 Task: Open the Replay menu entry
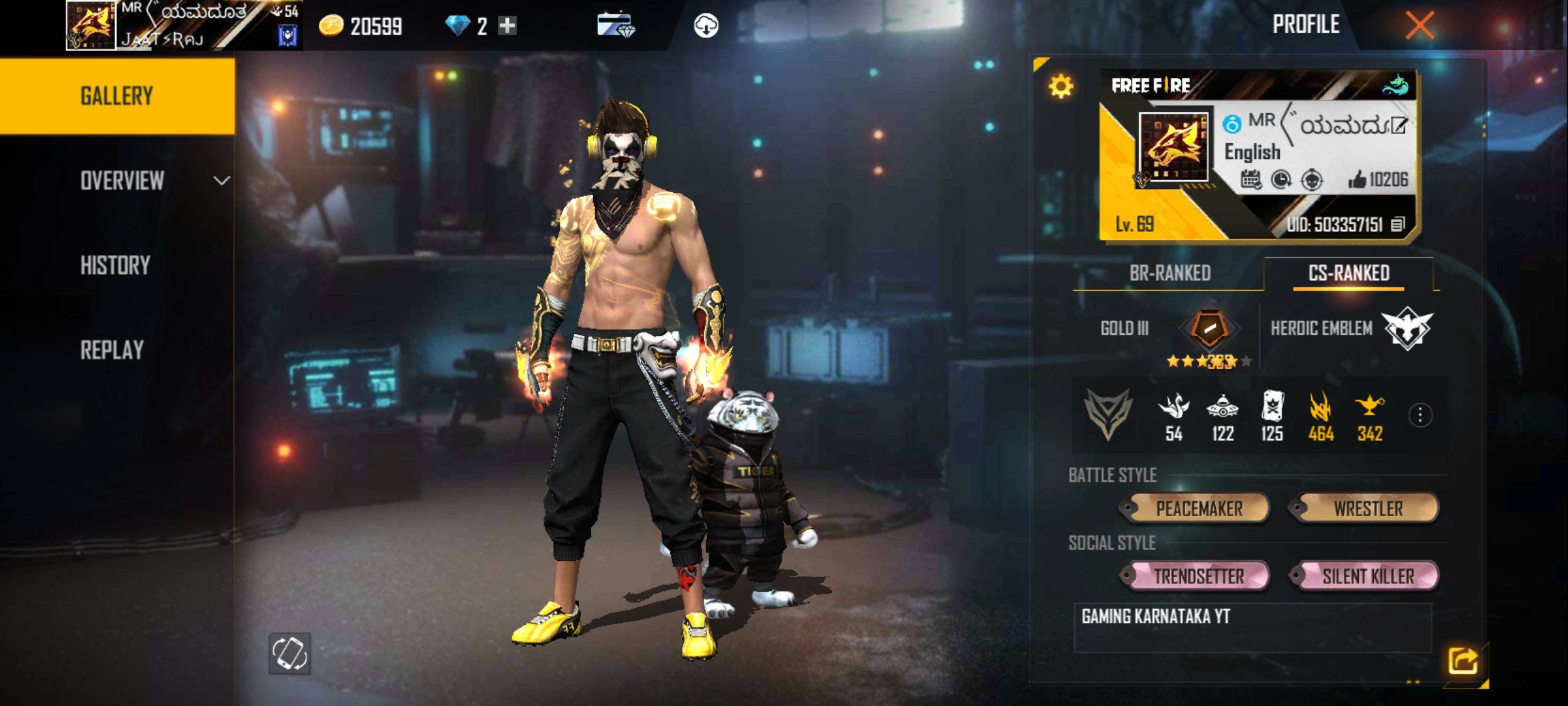[112, 350]
